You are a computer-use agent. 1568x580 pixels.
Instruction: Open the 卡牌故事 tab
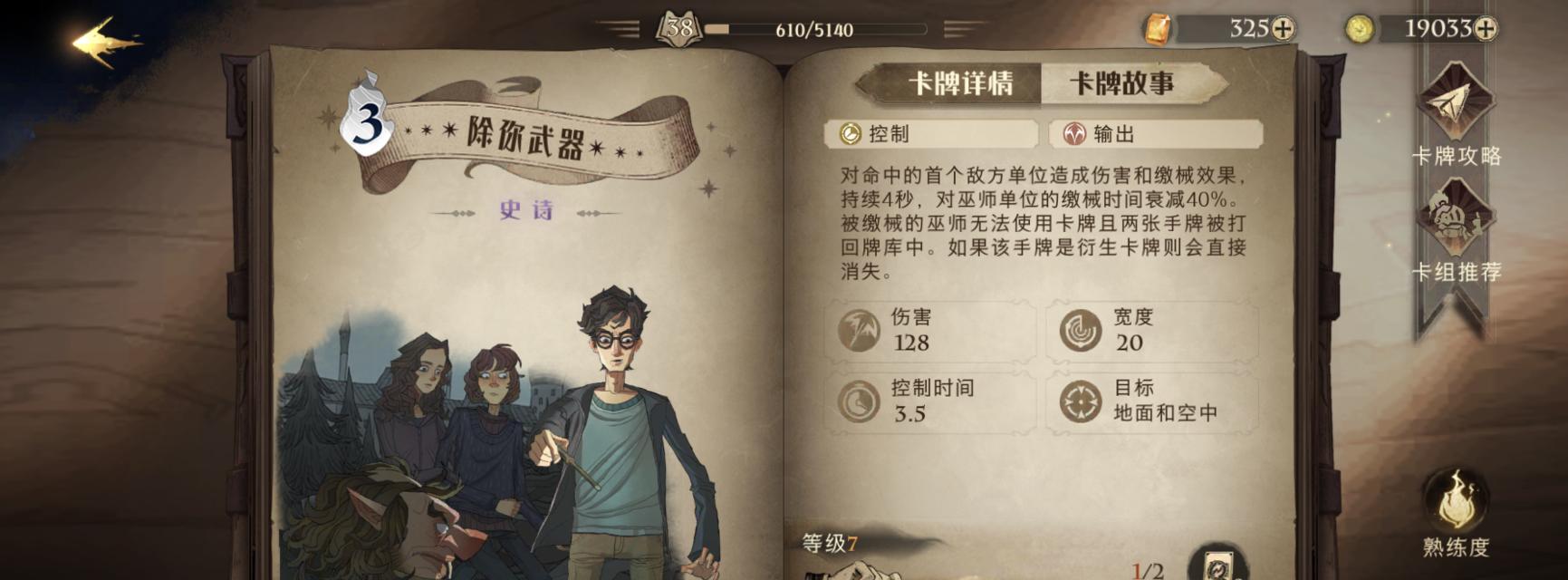point(1122,84)
